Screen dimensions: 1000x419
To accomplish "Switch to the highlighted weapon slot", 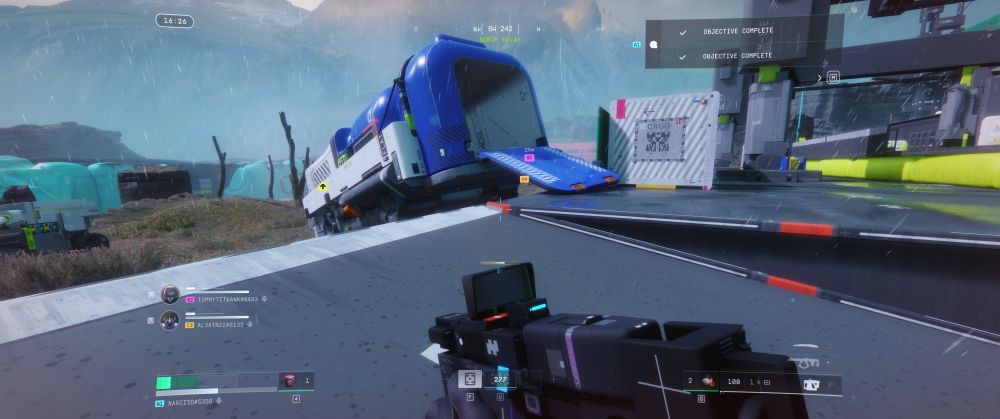I will point(811,384).
